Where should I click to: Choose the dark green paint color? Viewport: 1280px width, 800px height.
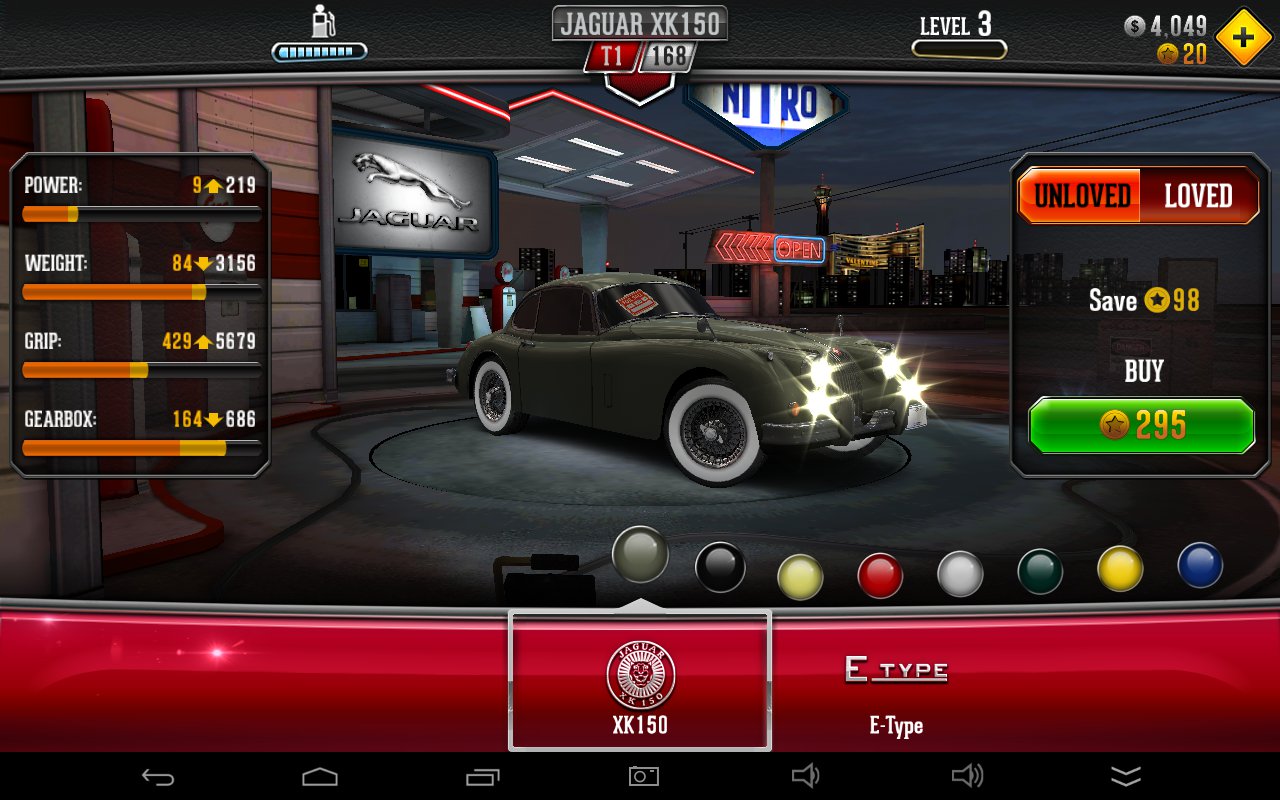1040,572
